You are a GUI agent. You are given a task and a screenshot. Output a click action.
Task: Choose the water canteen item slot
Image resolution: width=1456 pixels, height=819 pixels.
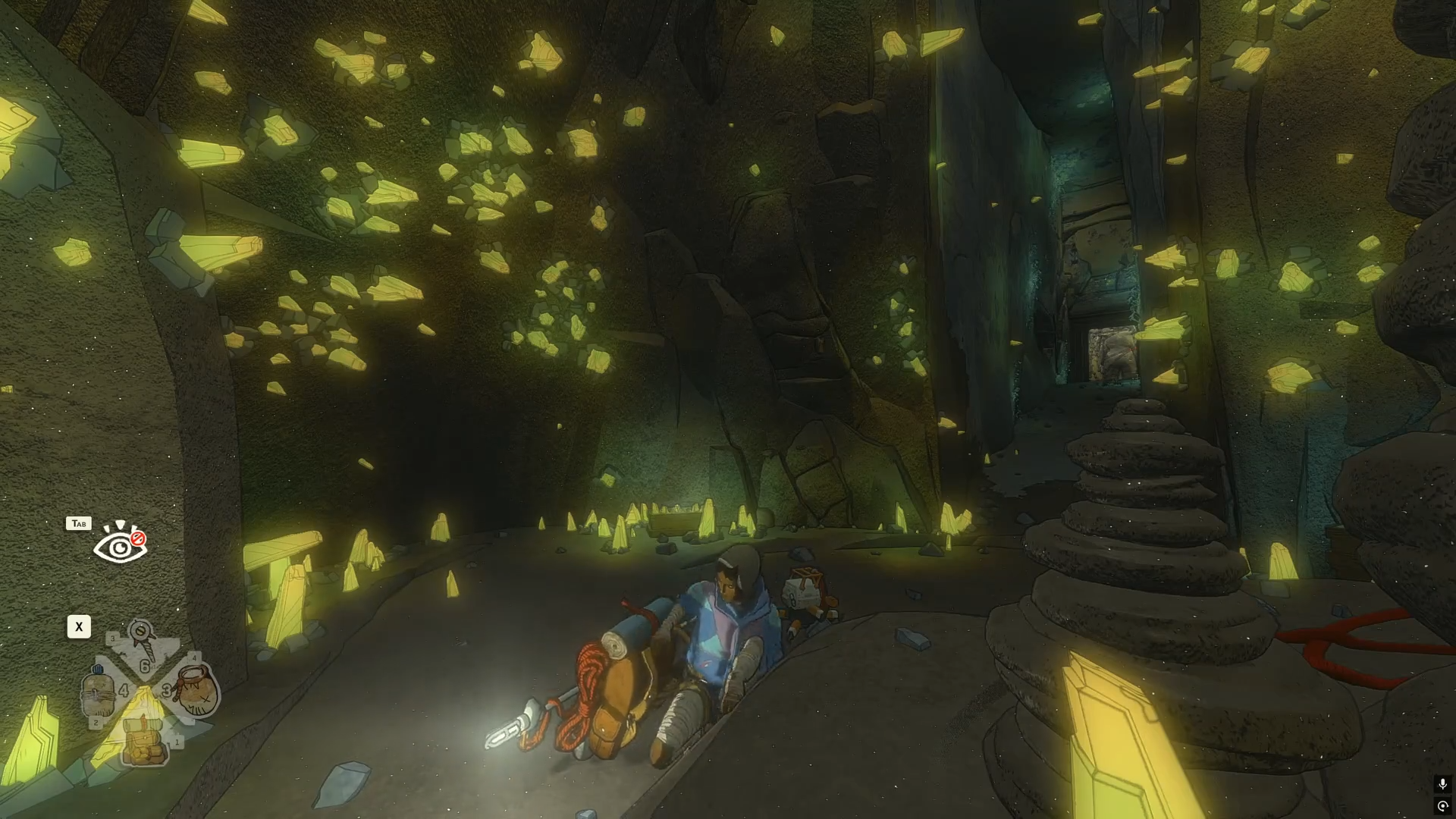click(99, 692)
